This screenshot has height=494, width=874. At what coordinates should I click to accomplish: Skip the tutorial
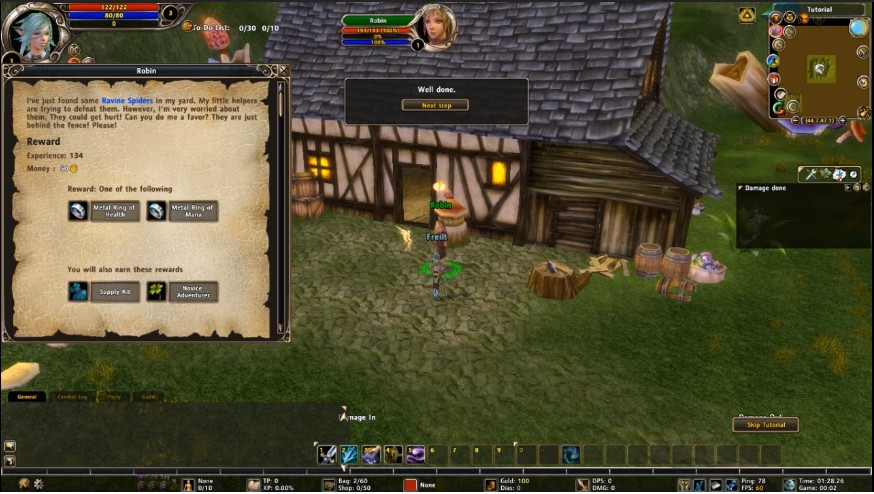pyautogui.click(x=766, y=425)
